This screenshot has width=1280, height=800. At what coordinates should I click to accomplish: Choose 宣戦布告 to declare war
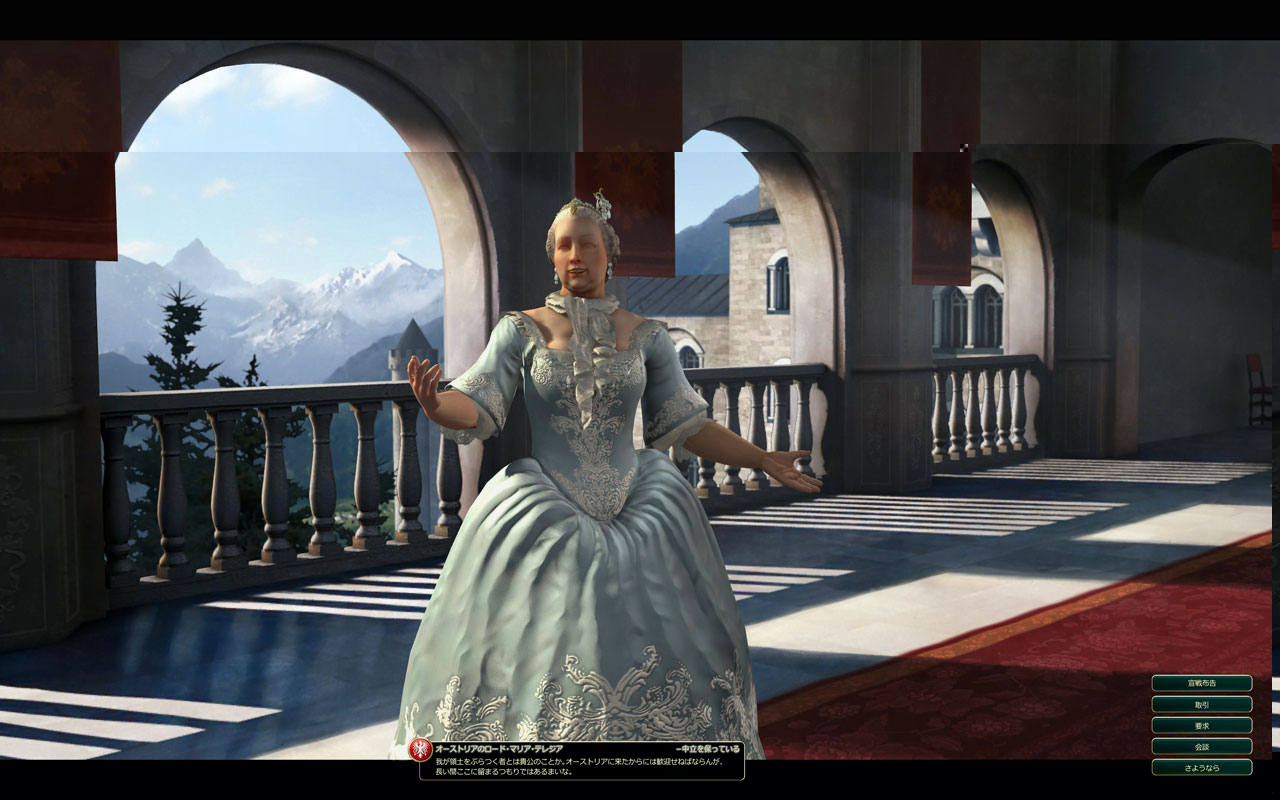(1201, 683)
